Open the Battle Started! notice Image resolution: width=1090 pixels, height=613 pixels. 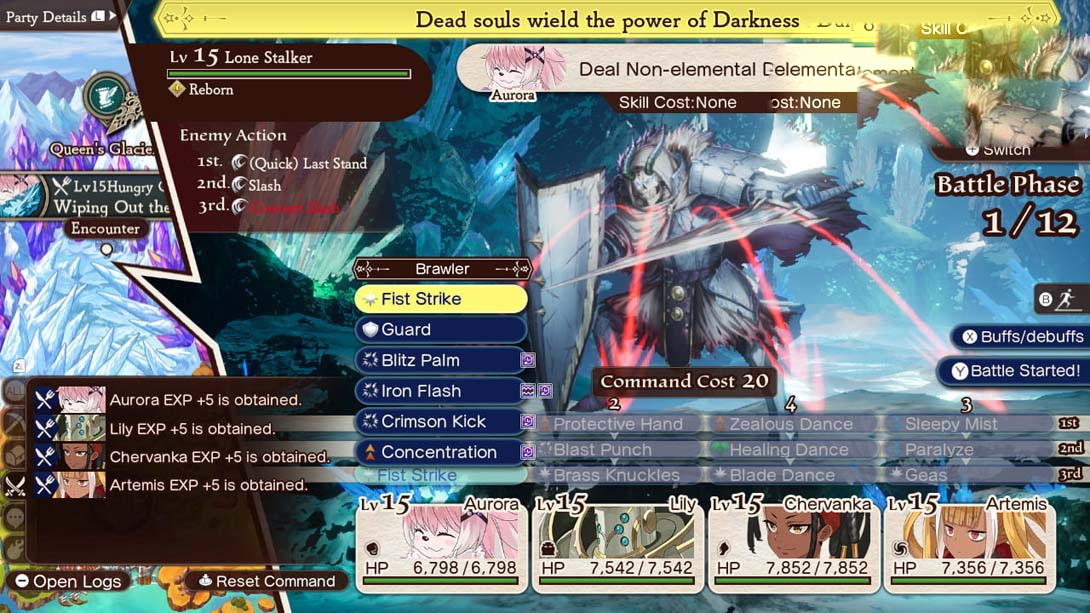(x=1015, y=371)
